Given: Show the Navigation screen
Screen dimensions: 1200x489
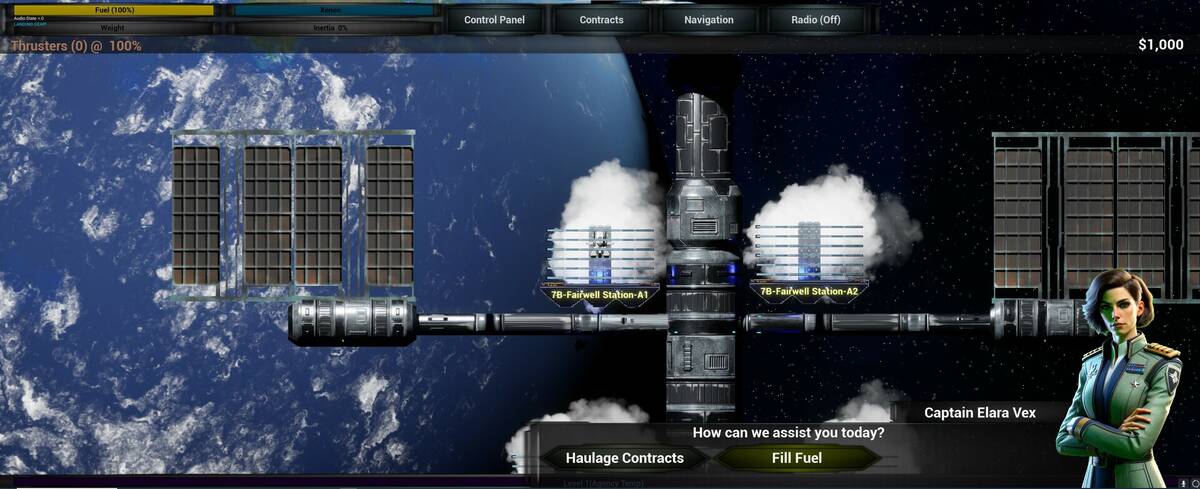Looking at the screenshot, I should [709, 20].
